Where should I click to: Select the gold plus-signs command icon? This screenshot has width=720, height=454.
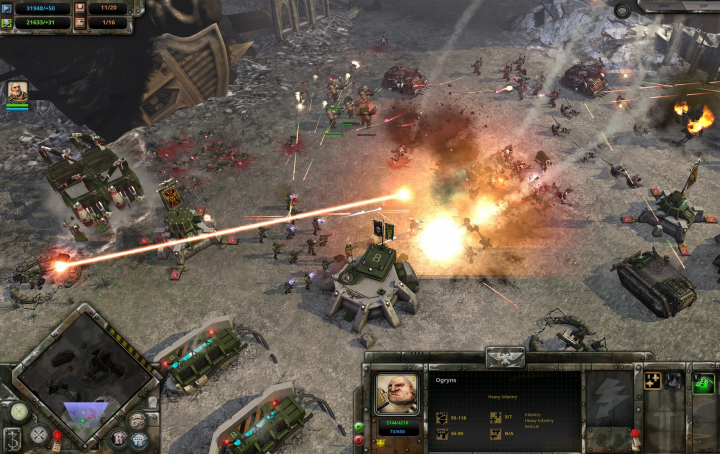click(x=653, y=380)
